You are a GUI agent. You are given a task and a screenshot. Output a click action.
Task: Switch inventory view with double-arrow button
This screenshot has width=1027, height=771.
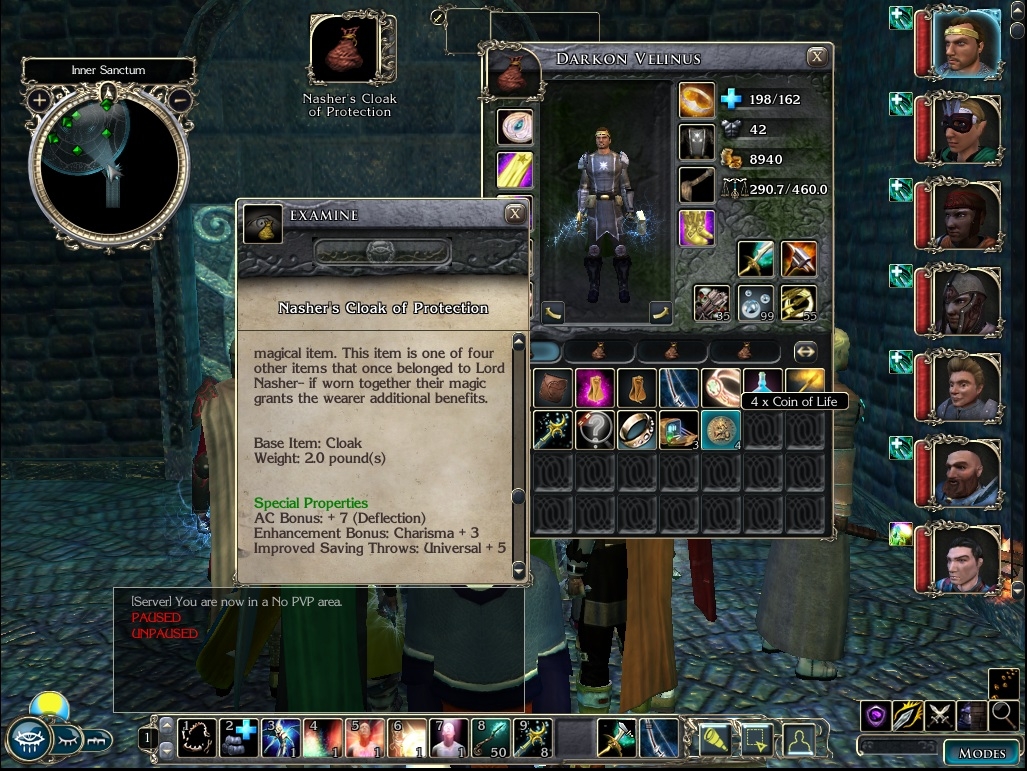805,352
